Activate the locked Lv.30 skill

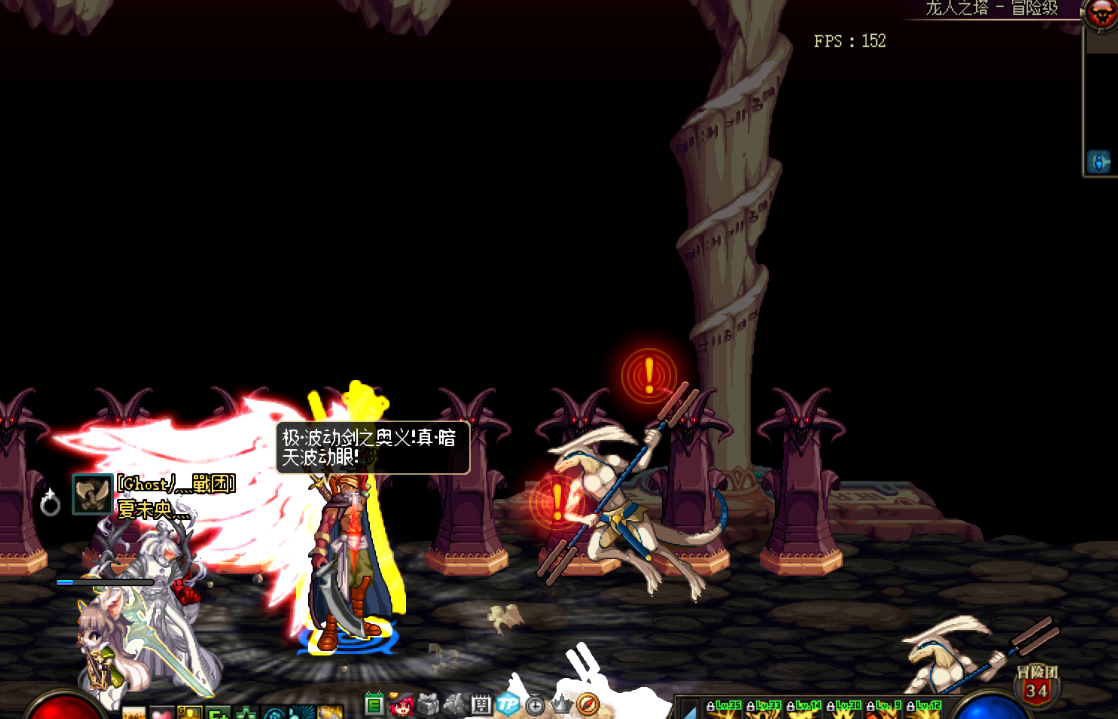click(843, 710)
